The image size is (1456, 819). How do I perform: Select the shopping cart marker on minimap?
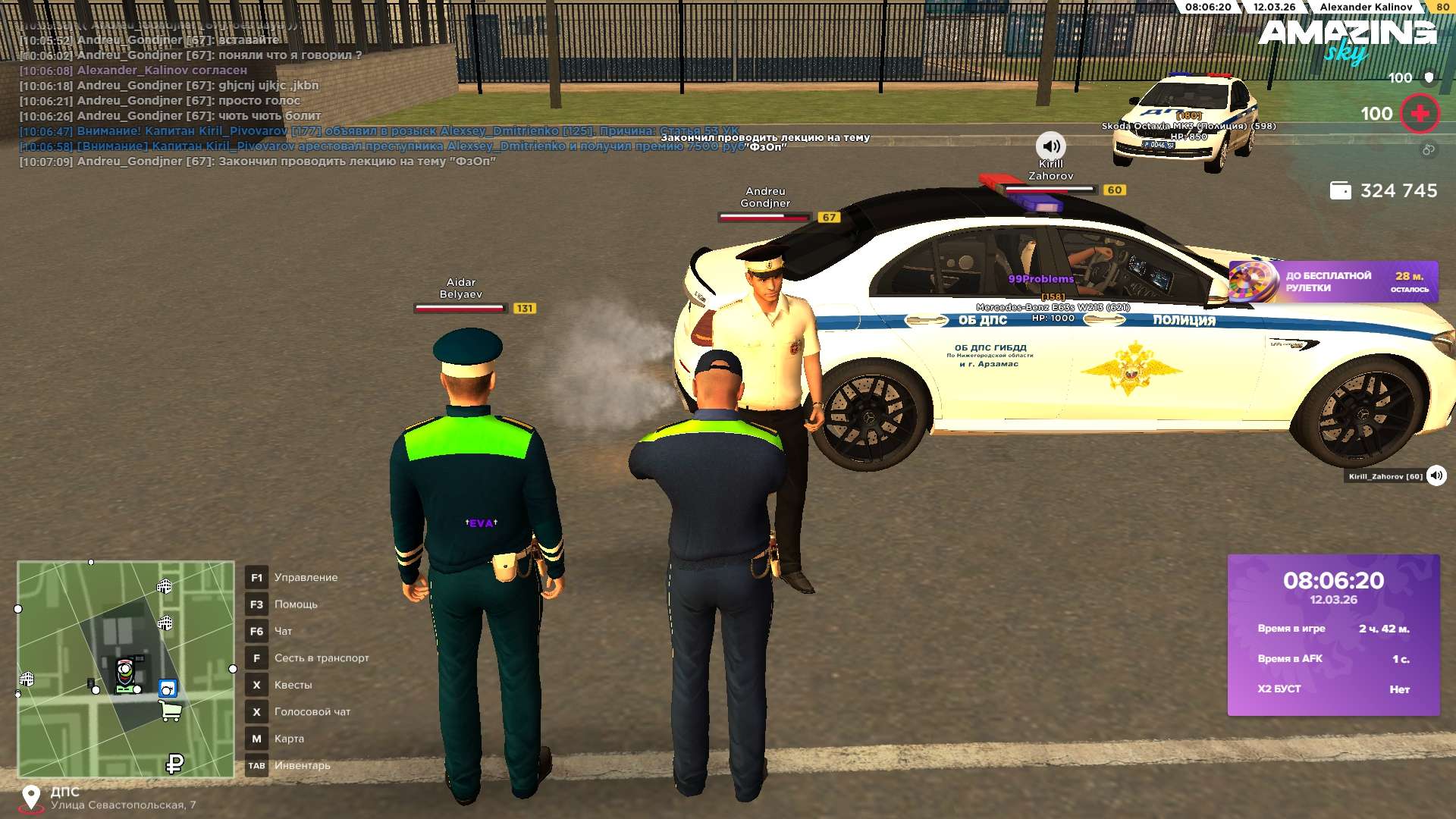pyautogui.click(x=171, y=711)
